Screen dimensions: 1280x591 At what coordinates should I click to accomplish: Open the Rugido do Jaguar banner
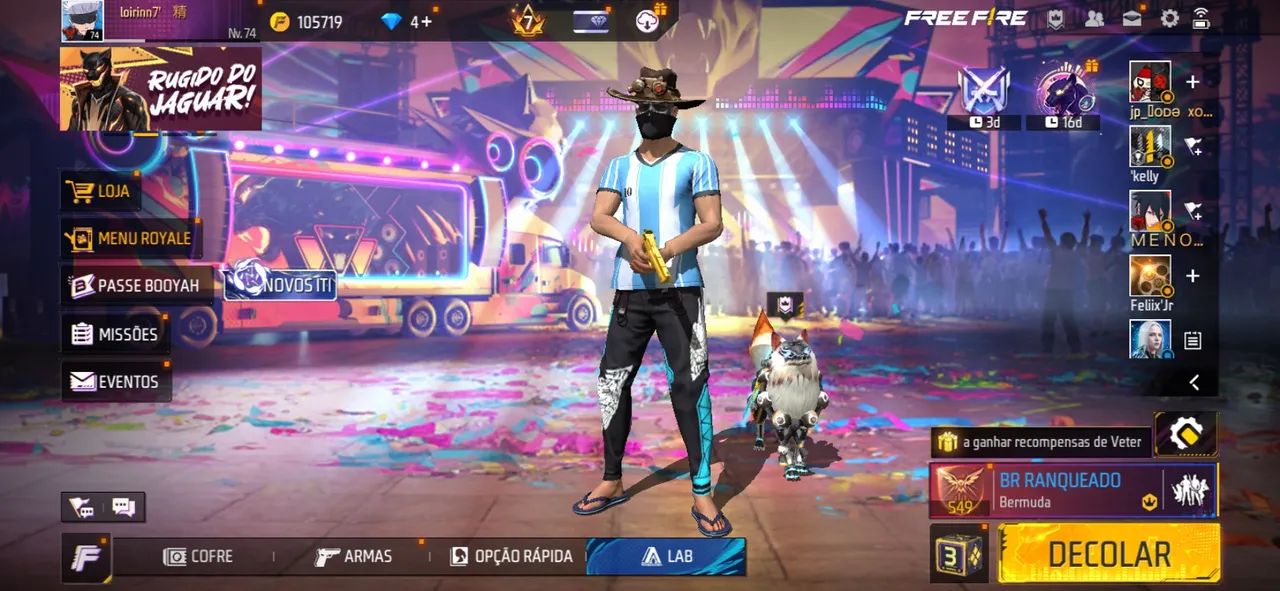[160, 88]
